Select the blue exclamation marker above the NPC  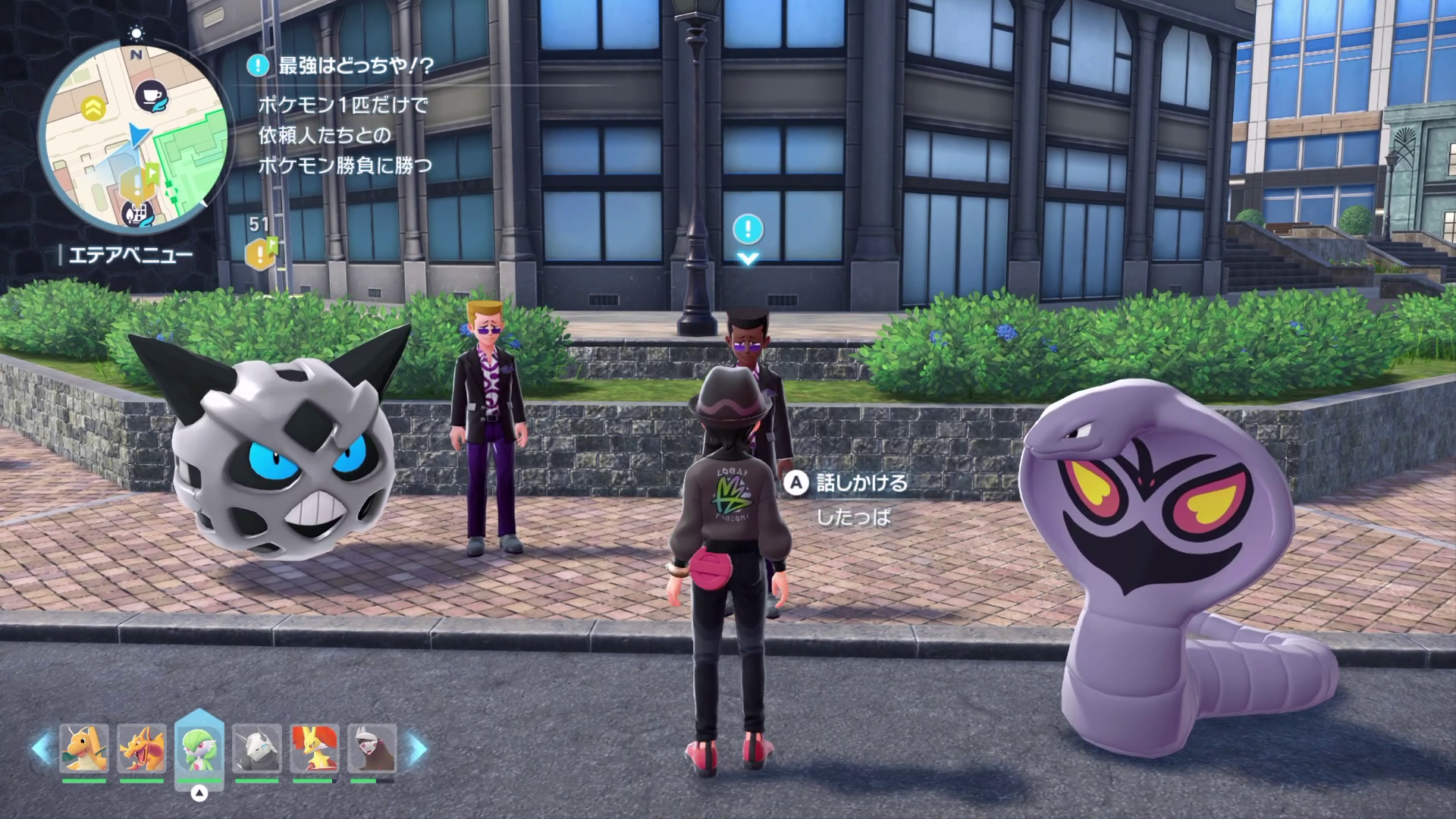point(748,227)
